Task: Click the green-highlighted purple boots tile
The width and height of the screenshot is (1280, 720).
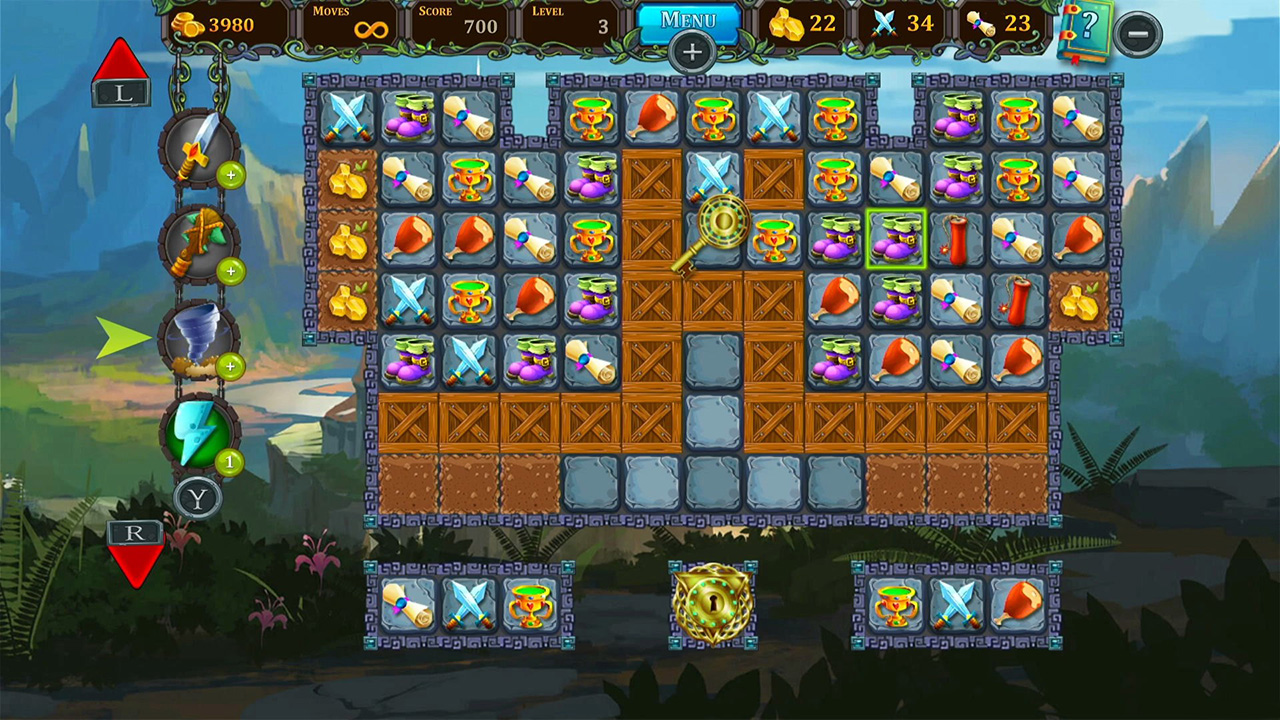Action: point(895,240)
